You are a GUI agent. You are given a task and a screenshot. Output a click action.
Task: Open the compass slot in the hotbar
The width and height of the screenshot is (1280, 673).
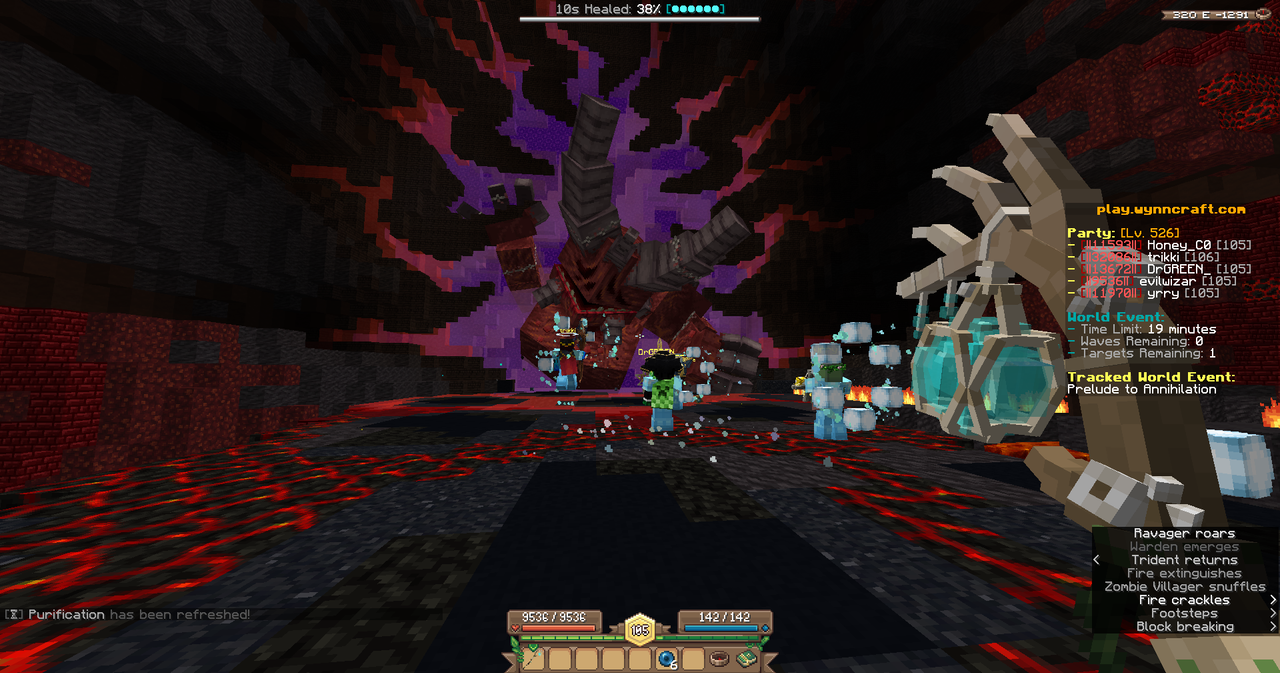click(x=720, y=659)
